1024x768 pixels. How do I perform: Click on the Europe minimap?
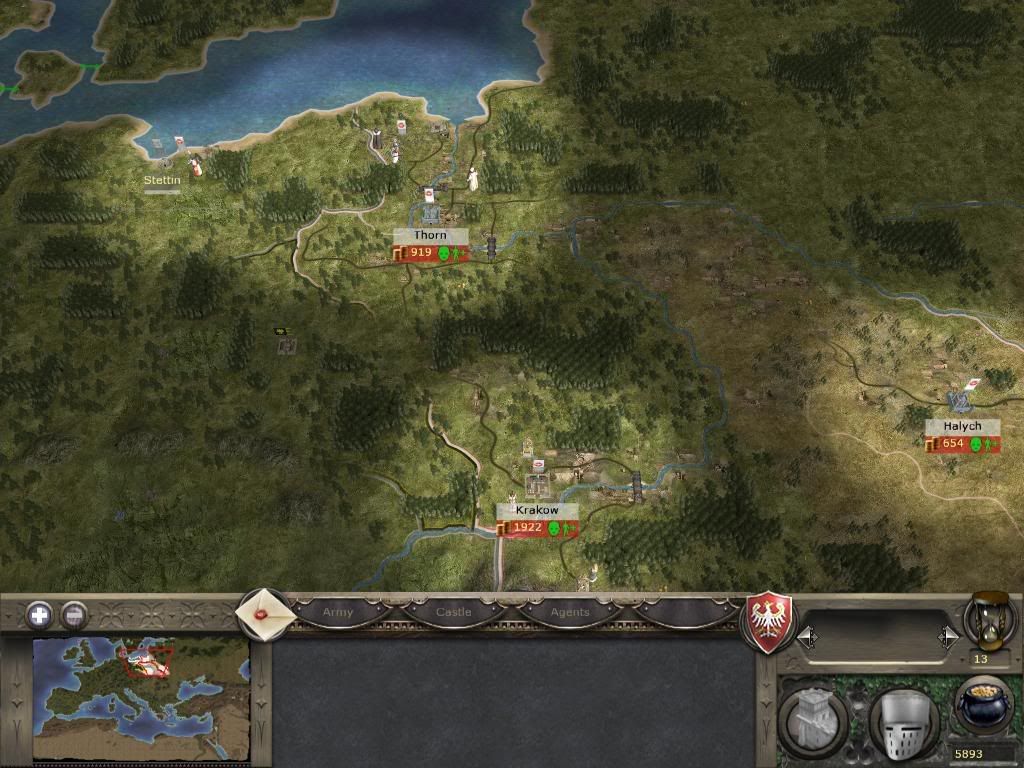(140, 698)
